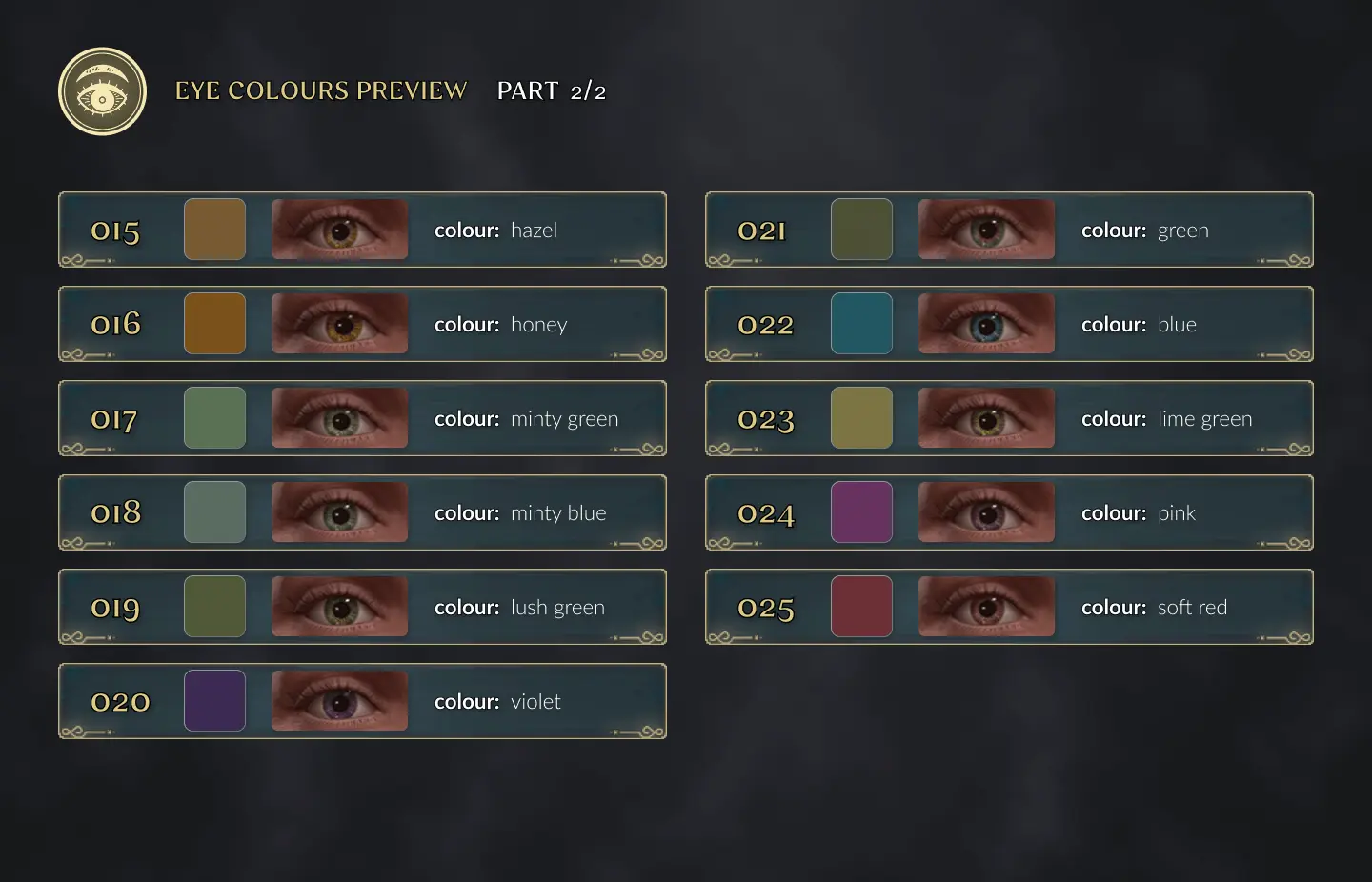Select the hazel colour swatch
Image resolution: width=1372 pixels, height=882 pixels.
point(214,230)
